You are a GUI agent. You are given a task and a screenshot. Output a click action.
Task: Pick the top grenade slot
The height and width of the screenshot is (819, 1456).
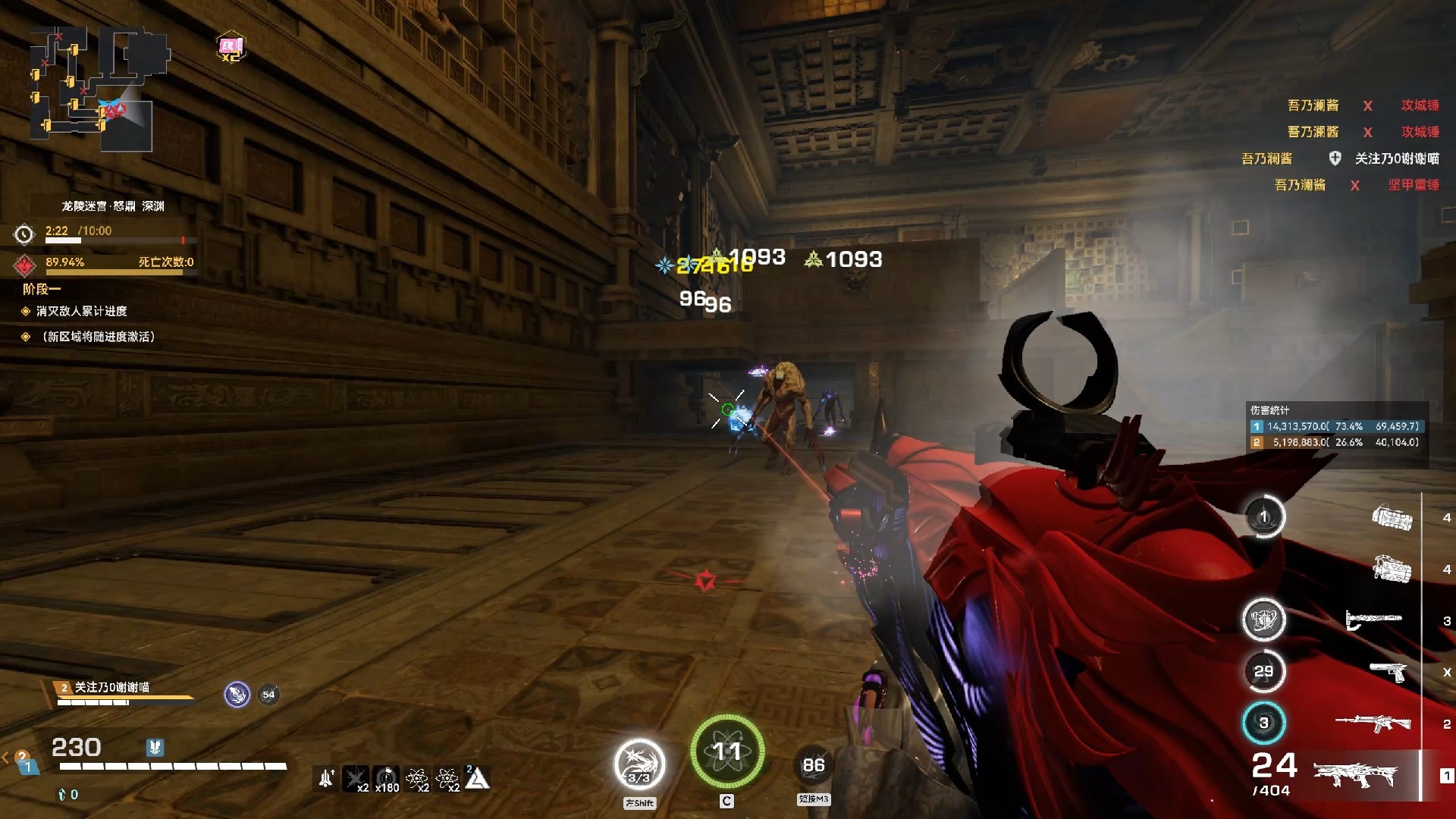pos(1392,518)
